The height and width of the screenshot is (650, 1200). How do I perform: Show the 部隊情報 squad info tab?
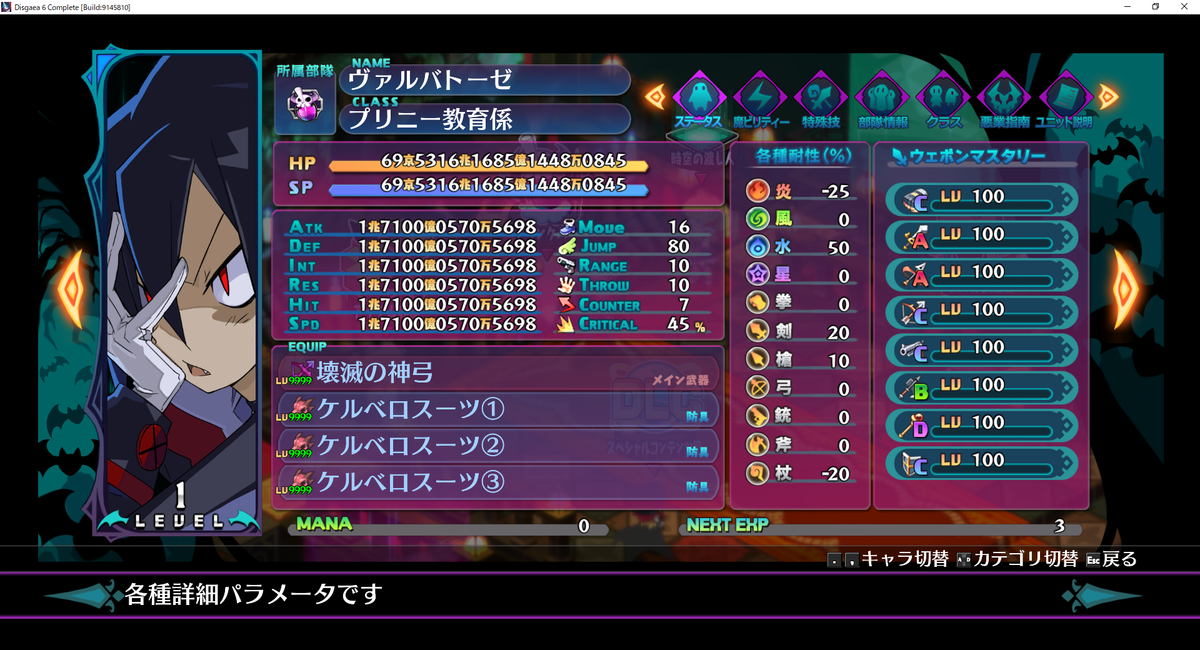point(882,98)
